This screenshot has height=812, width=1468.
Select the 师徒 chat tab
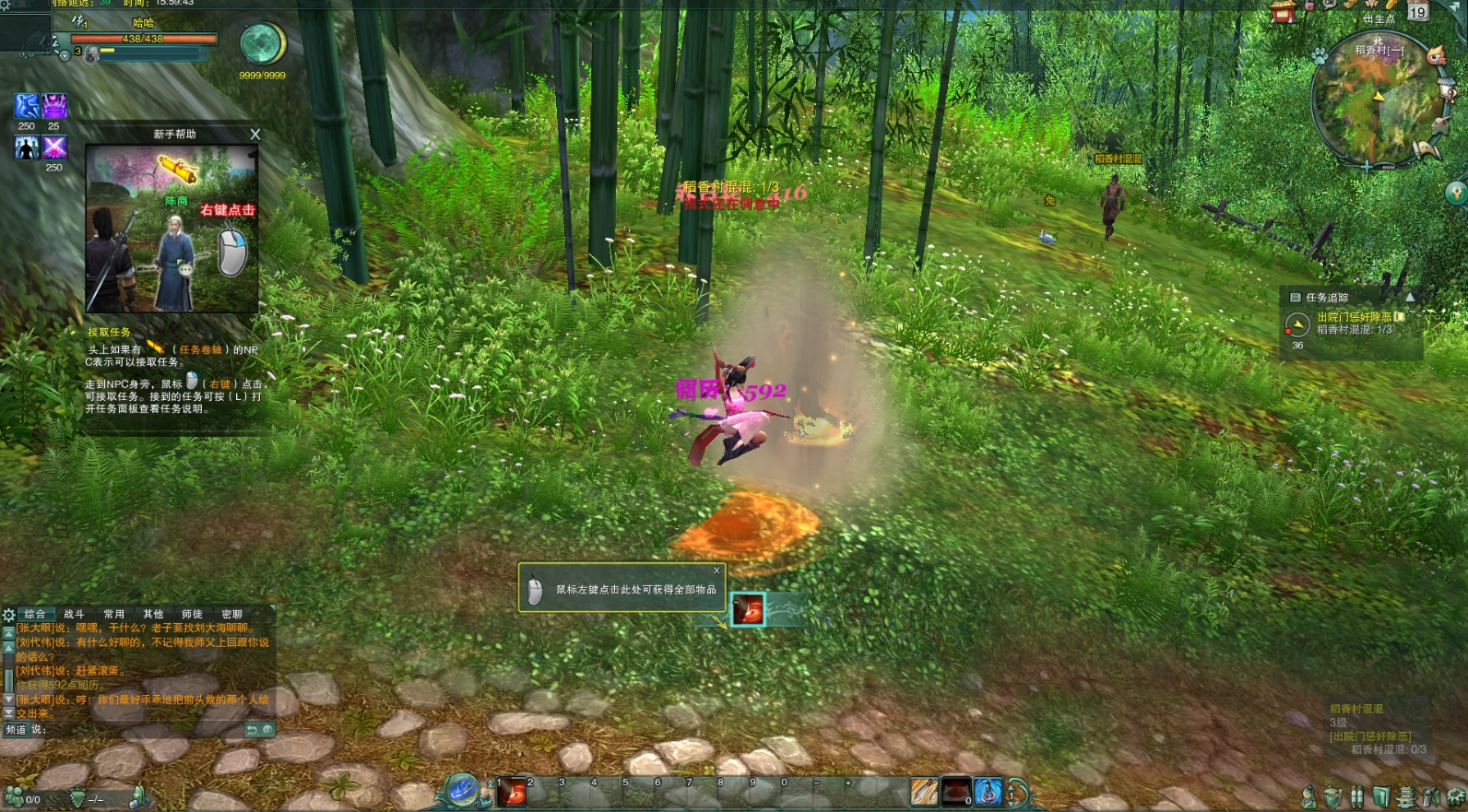pos(192,614)
